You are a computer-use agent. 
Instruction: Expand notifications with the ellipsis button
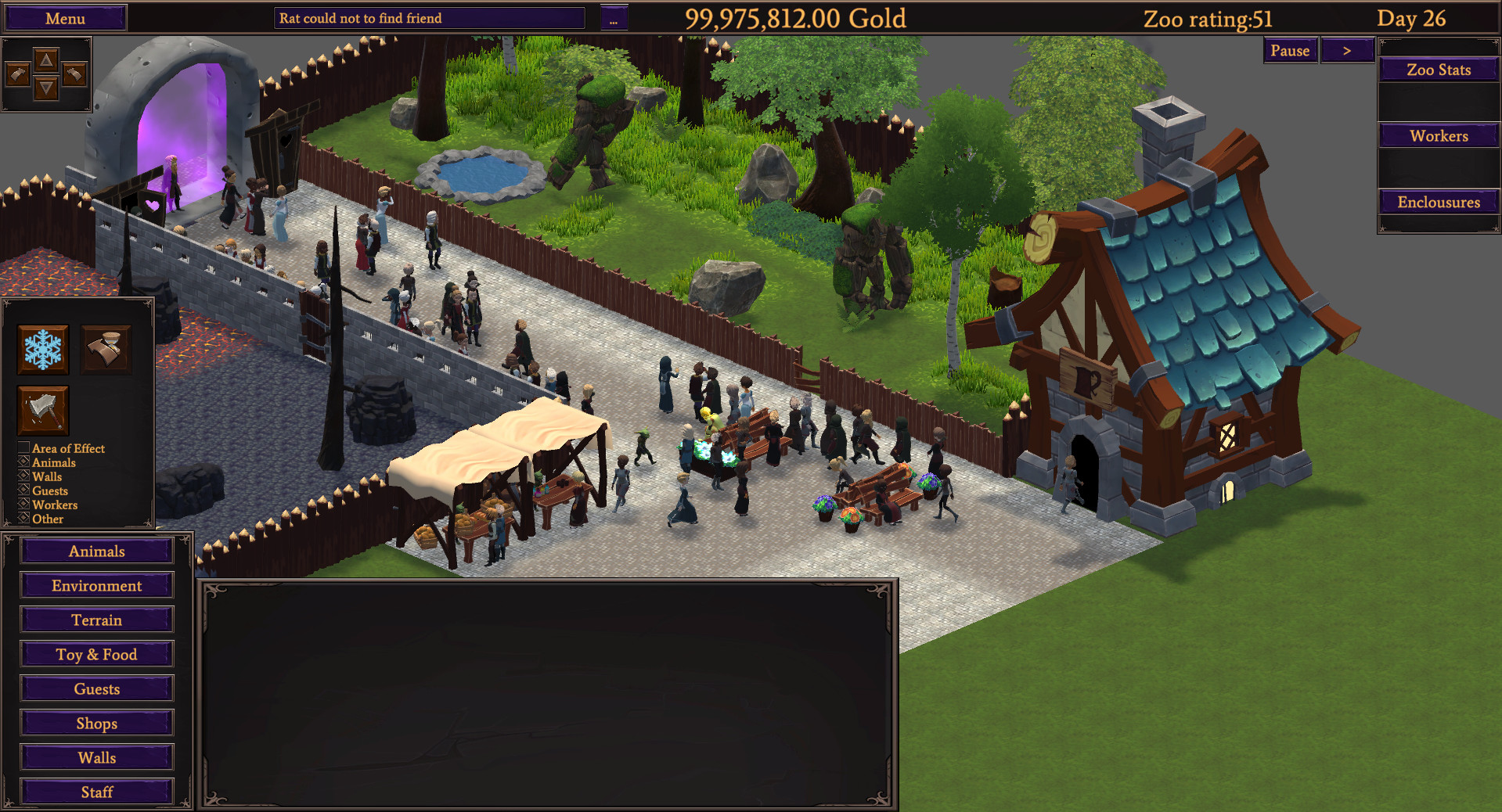614,17
